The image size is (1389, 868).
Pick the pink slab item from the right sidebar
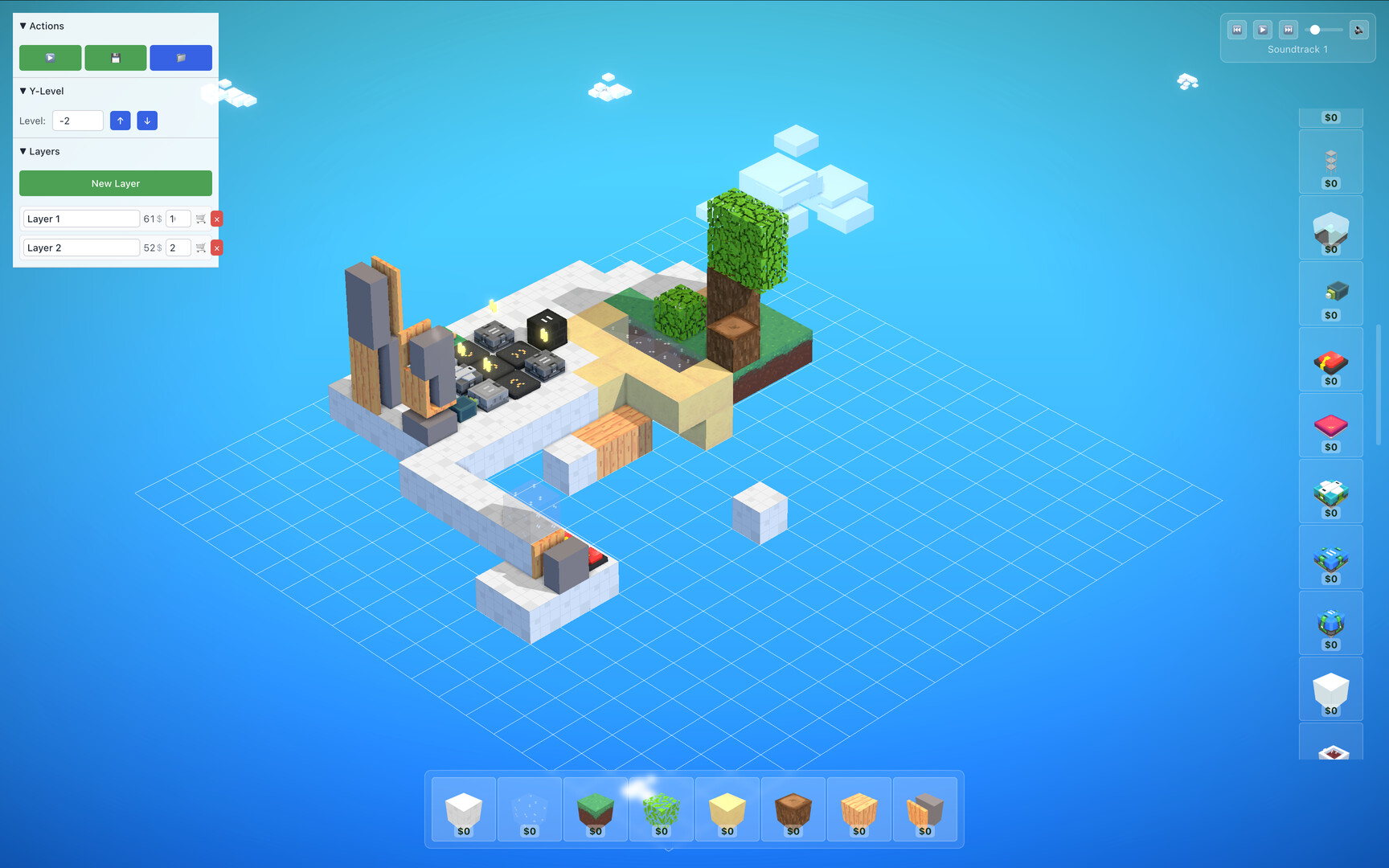[x=1331, y=425]
